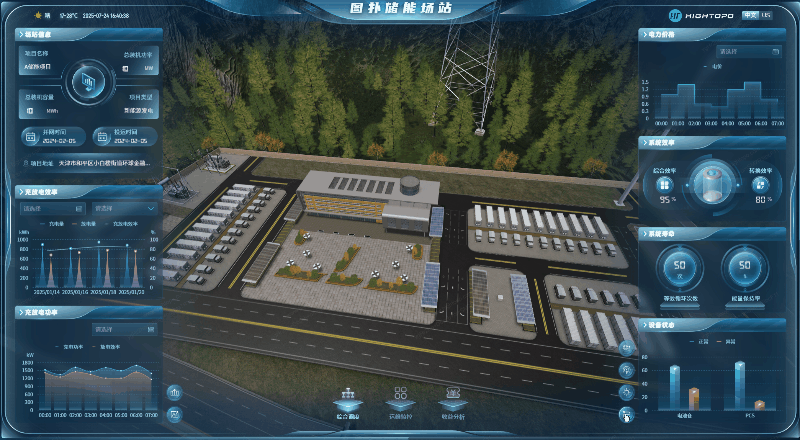Screen dimensions: 800x440
Task: Click the round bar-chart icon button
Action: [x=175, y=392]
